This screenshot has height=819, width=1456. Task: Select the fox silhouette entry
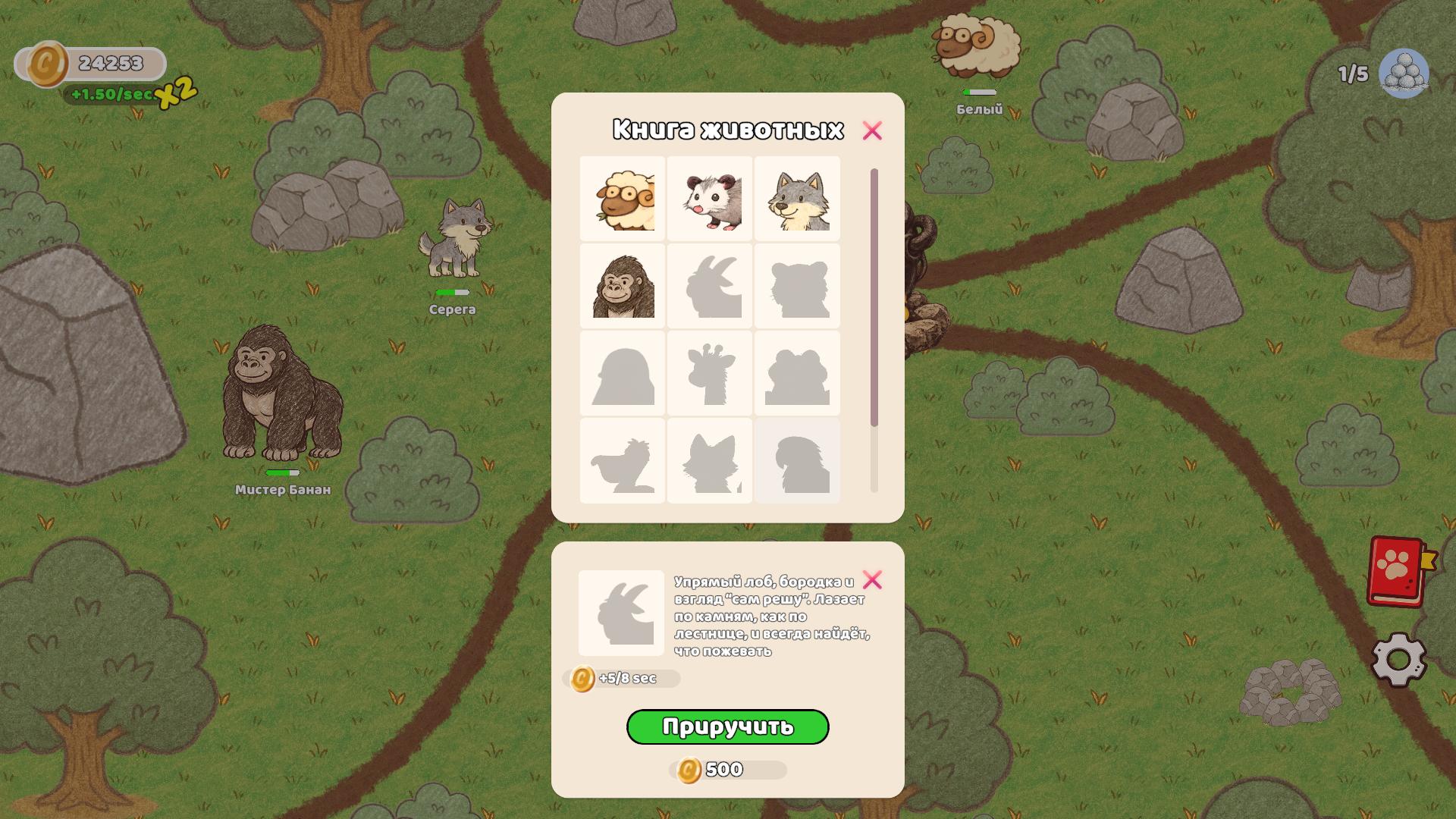coord(709,460)
